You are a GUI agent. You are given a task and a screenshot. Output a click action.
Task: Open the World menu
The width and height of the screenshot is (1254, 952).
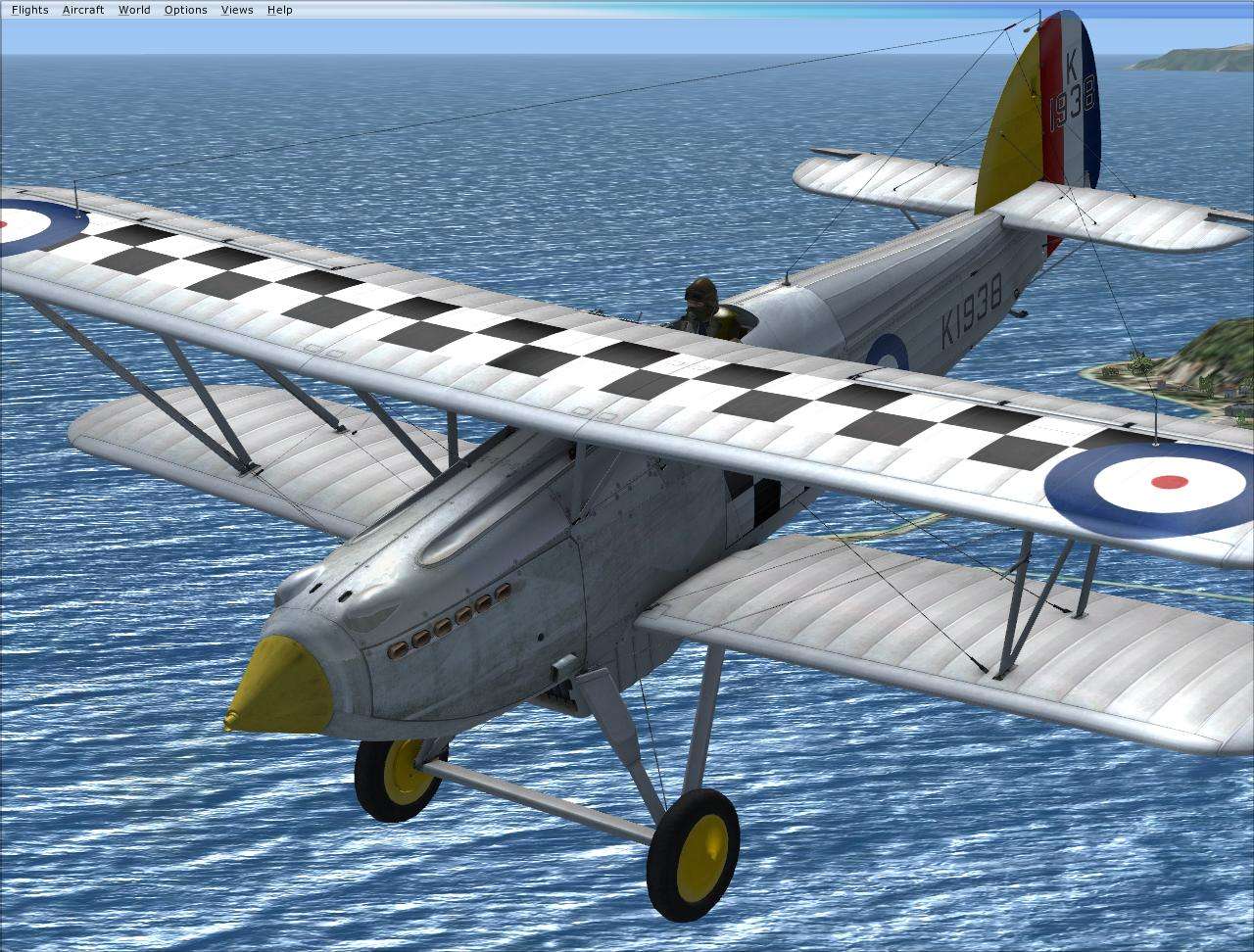[134, 9]
